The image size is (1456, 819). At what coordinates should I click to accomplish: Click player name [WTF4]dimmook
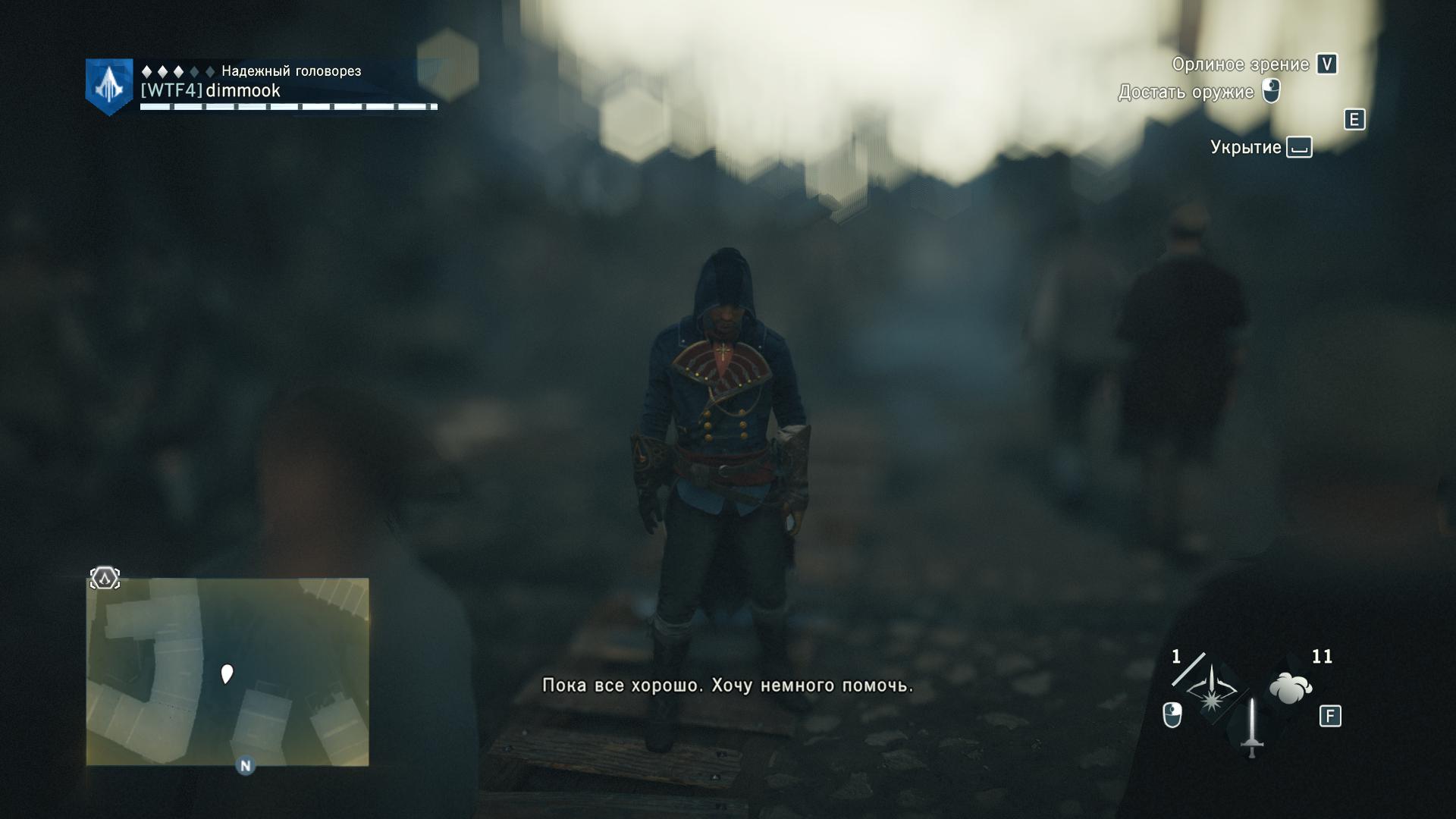[x=211, y=91]
